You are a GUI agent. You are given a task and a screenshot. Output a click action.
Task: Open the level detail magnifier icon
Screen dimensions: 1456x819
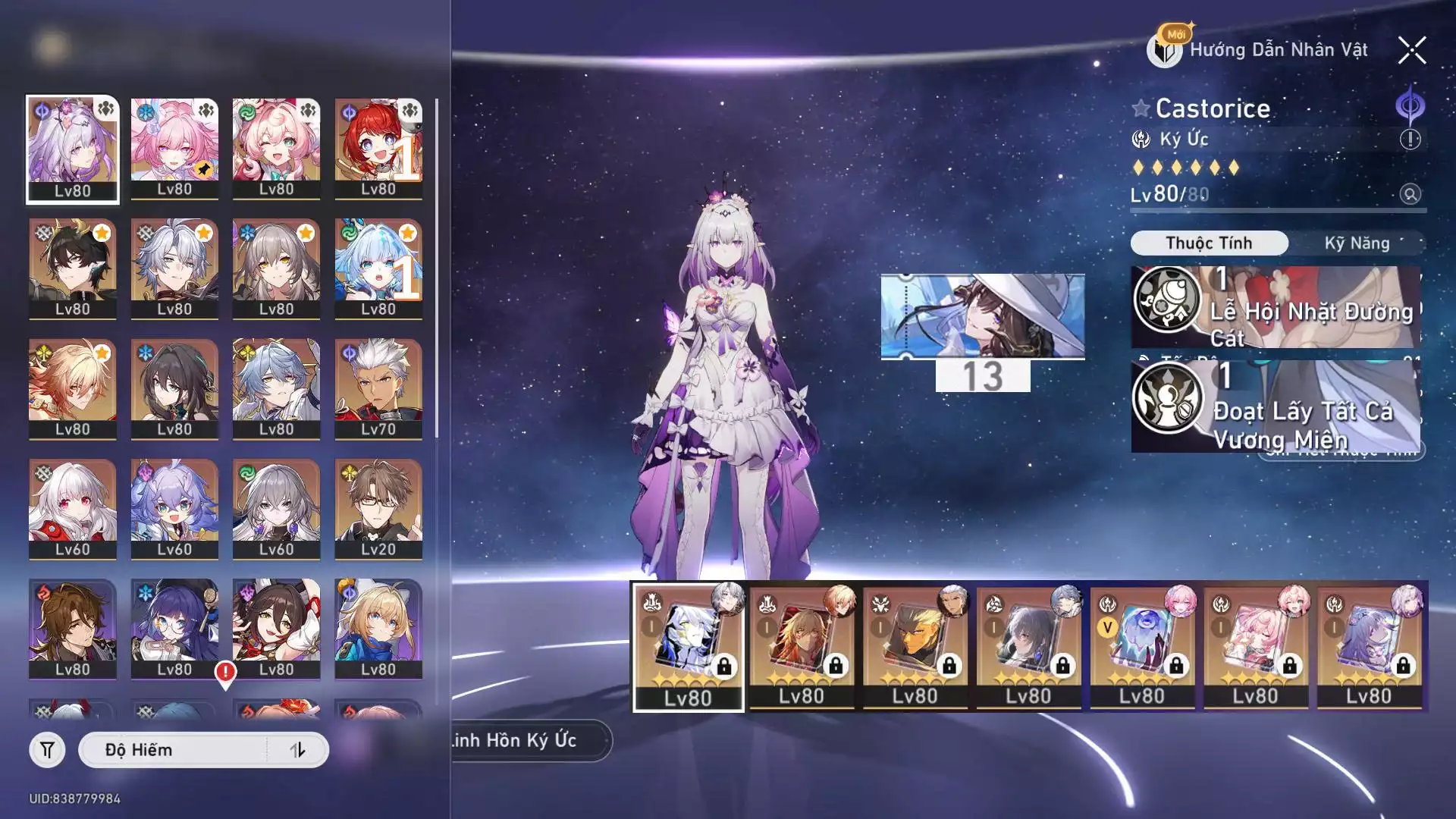click(1410, 194)
